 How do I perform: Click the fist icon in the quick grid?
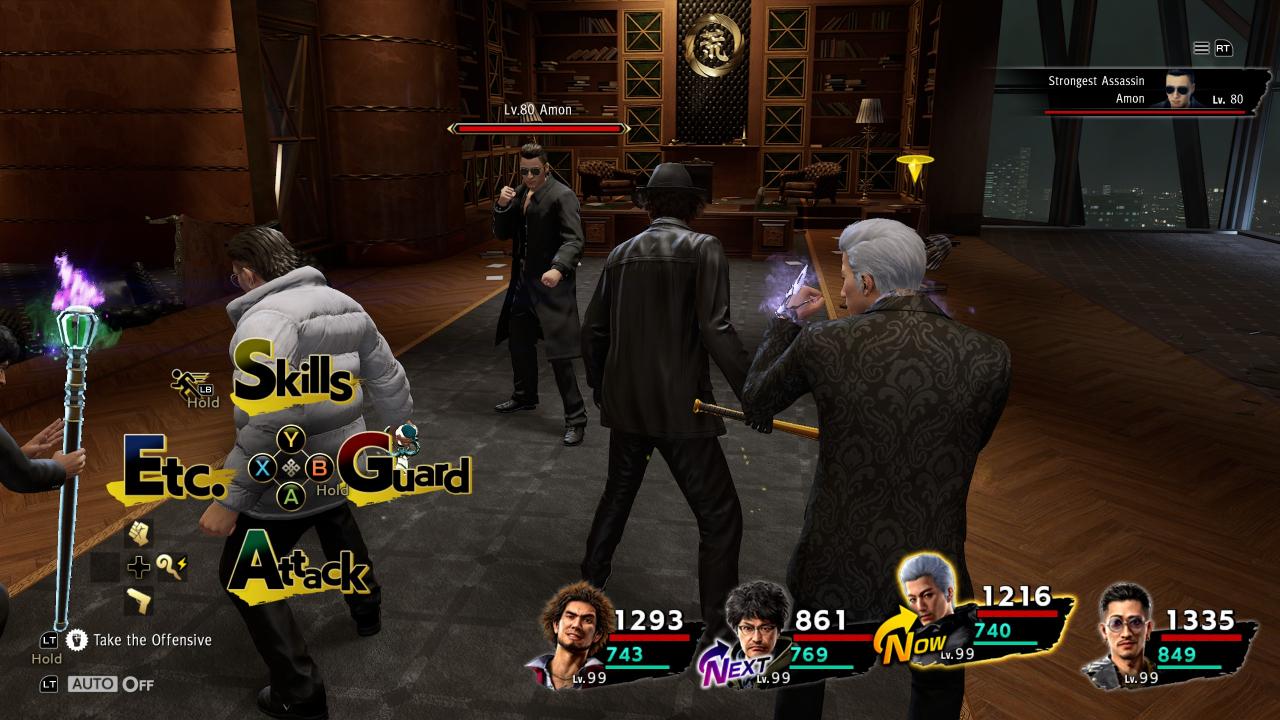coord(138,534)
